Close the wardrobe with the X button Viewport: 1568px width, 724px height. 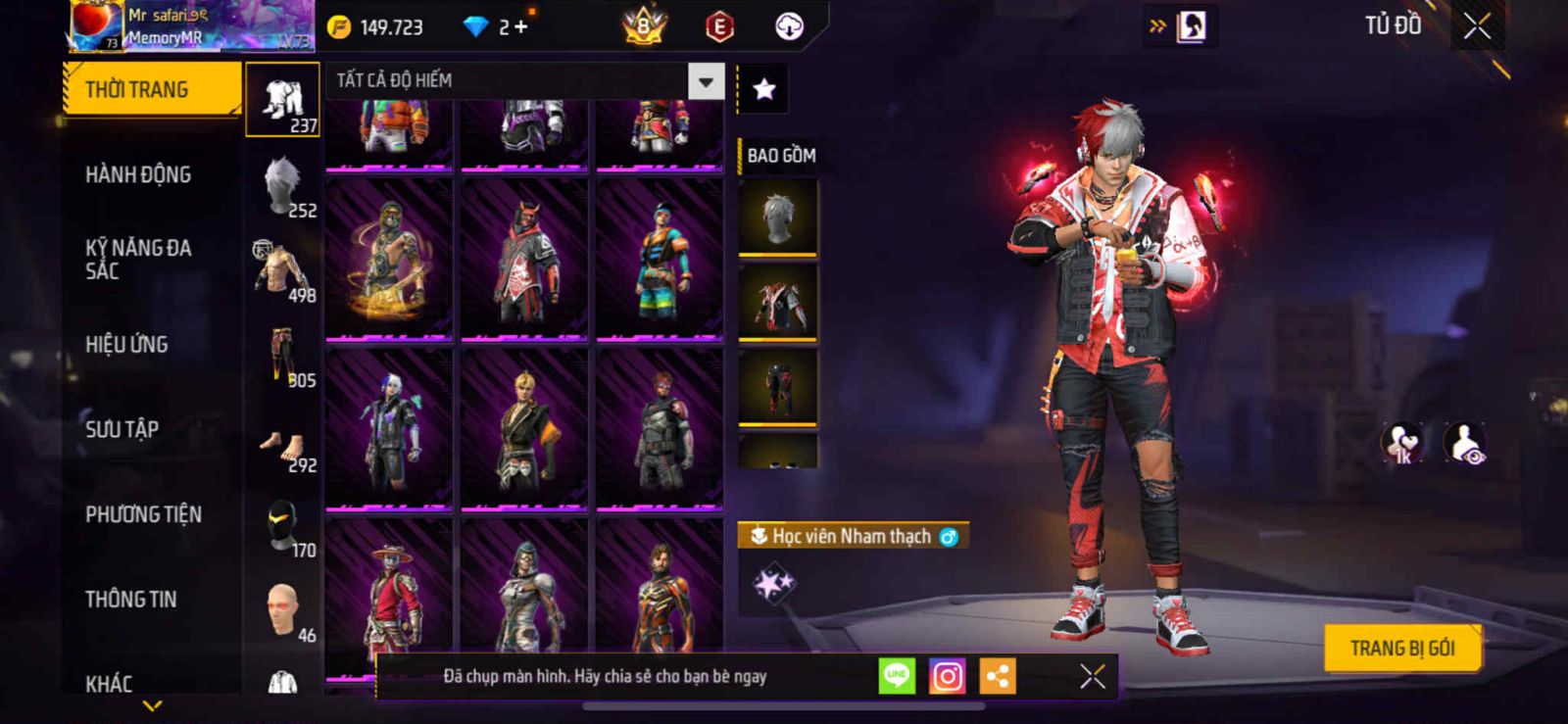1477,26
